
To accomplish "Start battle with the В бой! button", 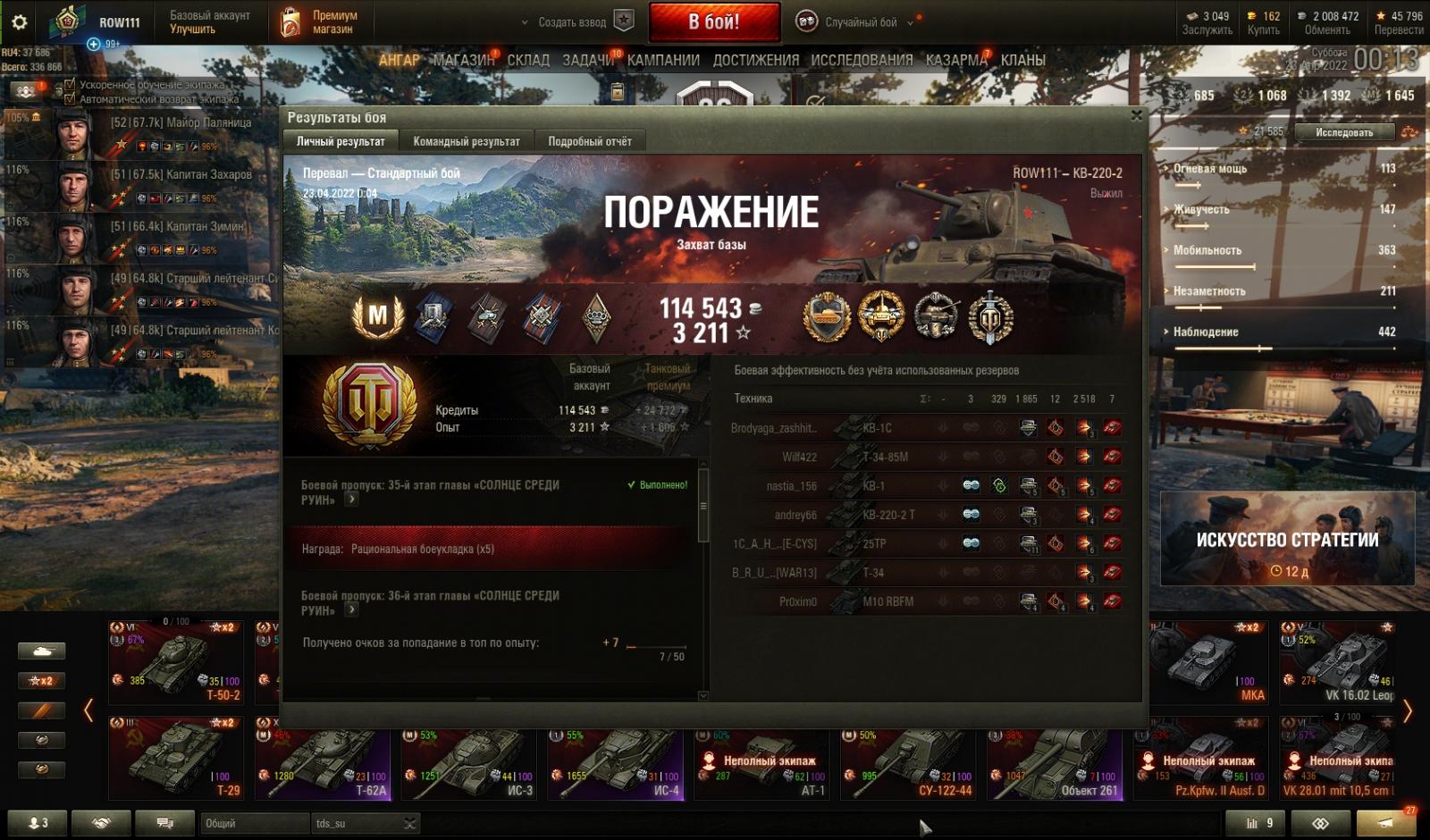I will [x=714, y=22].
